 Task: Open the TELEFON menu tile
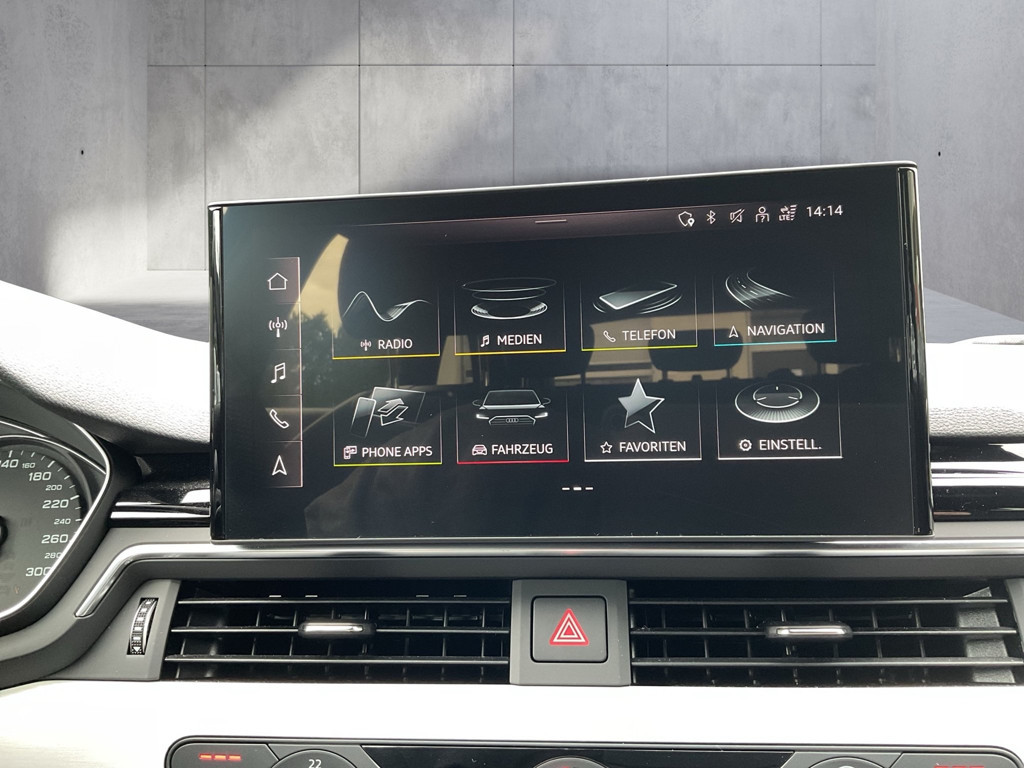[x=638, y=312]
